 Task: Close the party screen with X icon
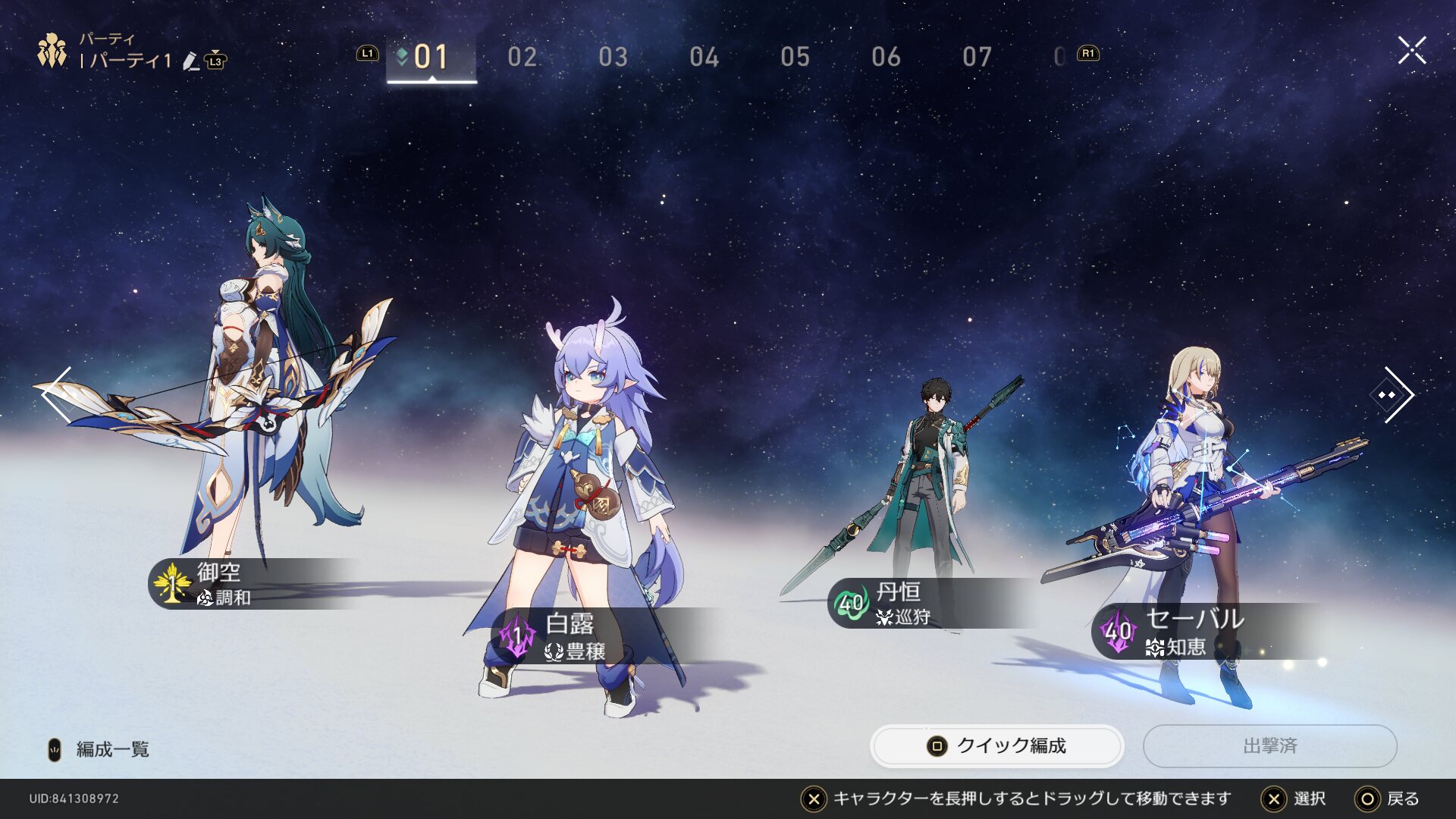coord(1412,51)
